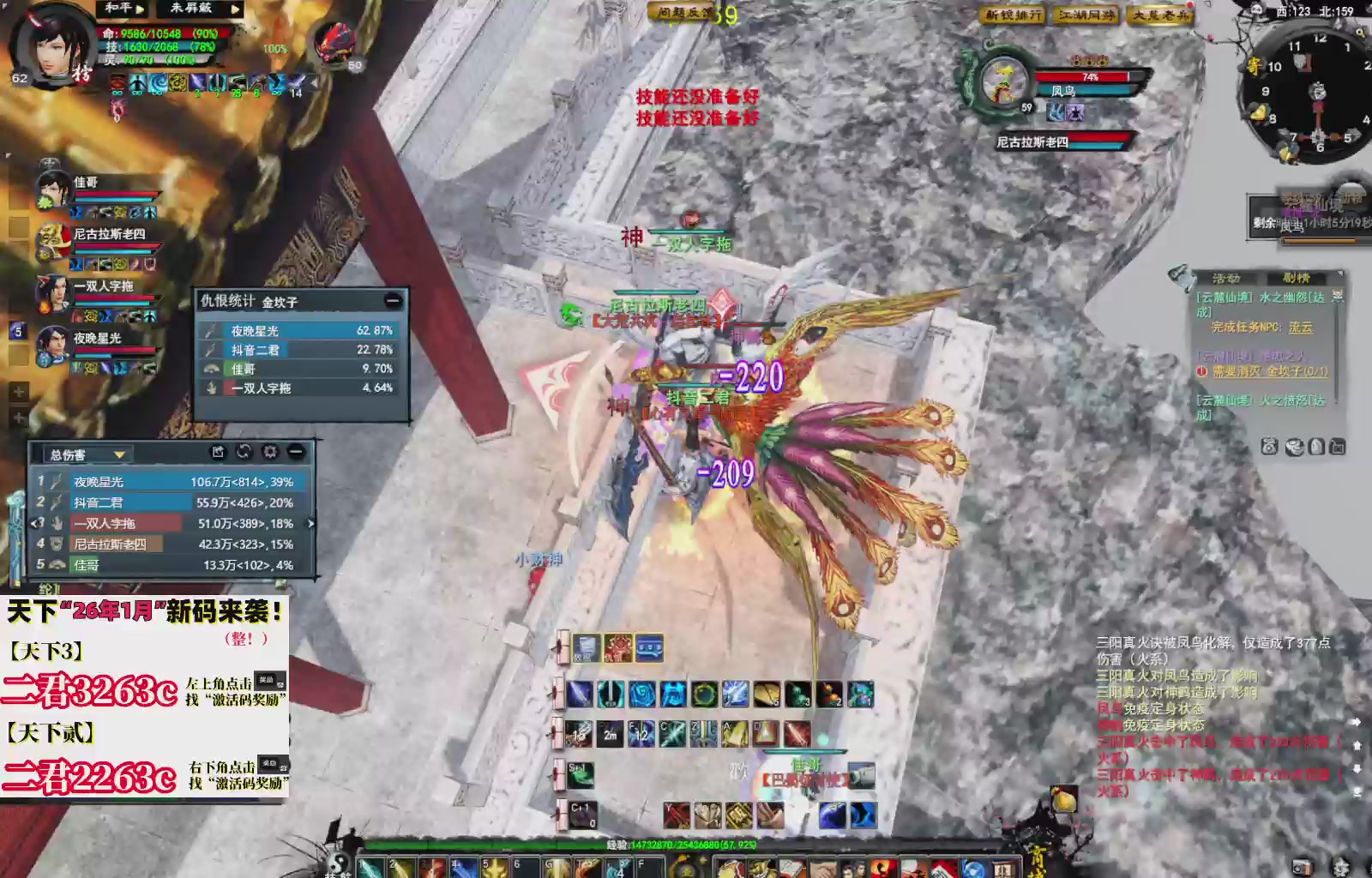Switch to the 剧情 tab in the quest panel
The image size is (1372, 878).
pyautogui.click(x=1295, y=279)
